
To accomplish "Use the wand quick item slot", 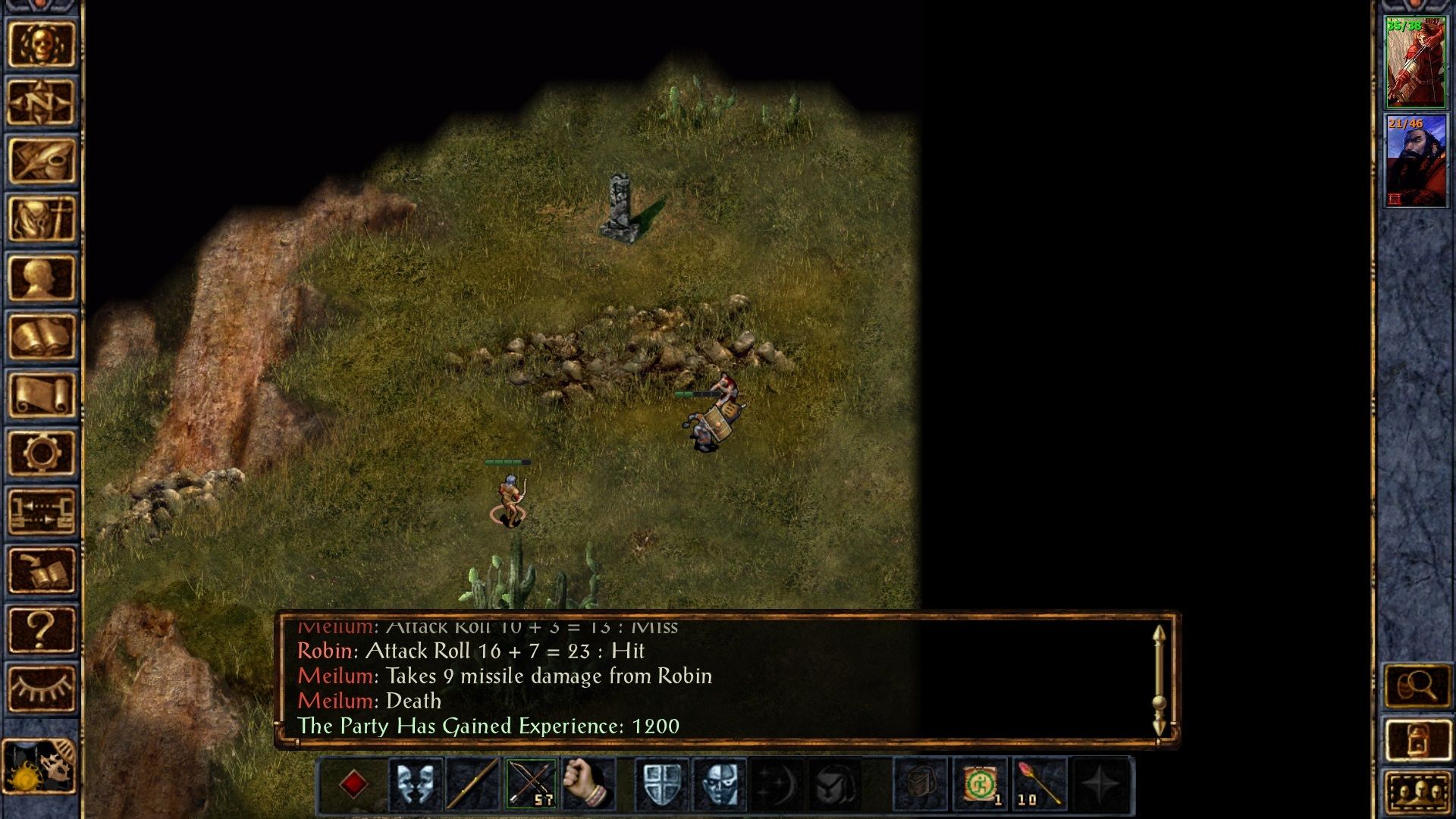I will pos(1038,783).
